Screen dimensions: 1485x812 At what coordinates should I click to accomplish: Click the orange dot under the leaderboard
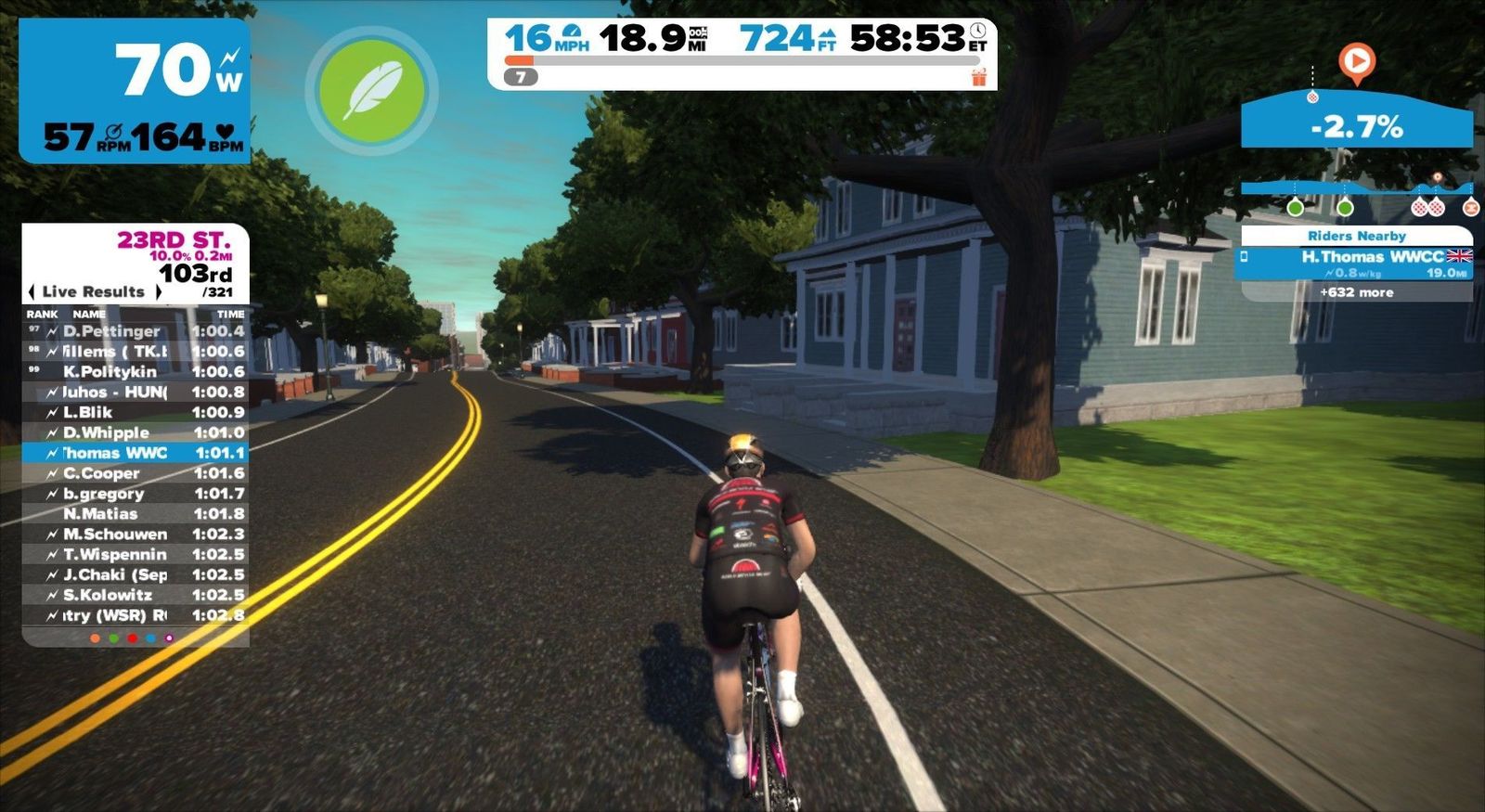point(95,638)
